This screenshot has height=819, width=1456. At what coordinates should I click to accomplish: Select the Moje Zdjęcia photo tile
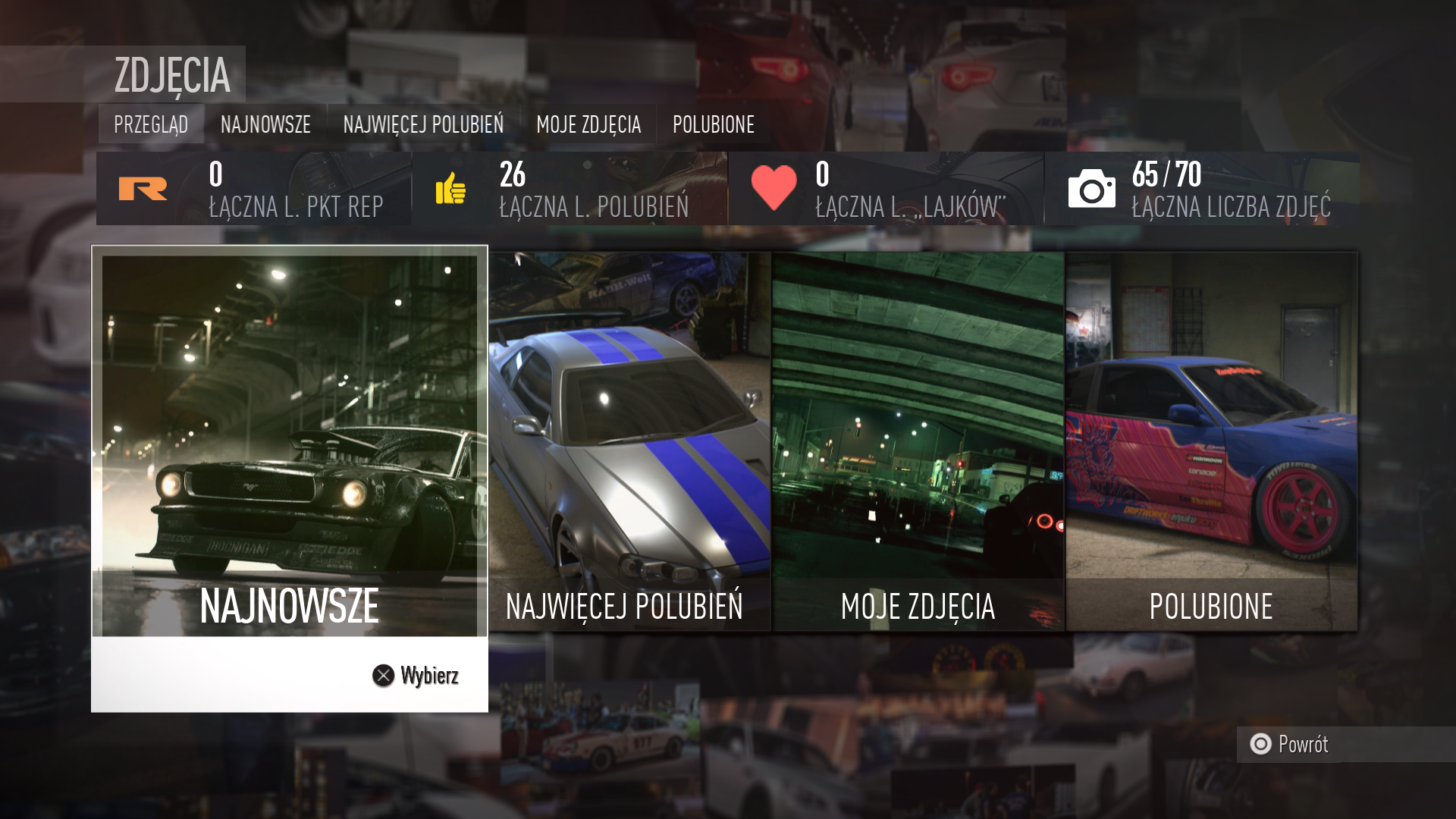pyautogui.click(x=918, y=441)
